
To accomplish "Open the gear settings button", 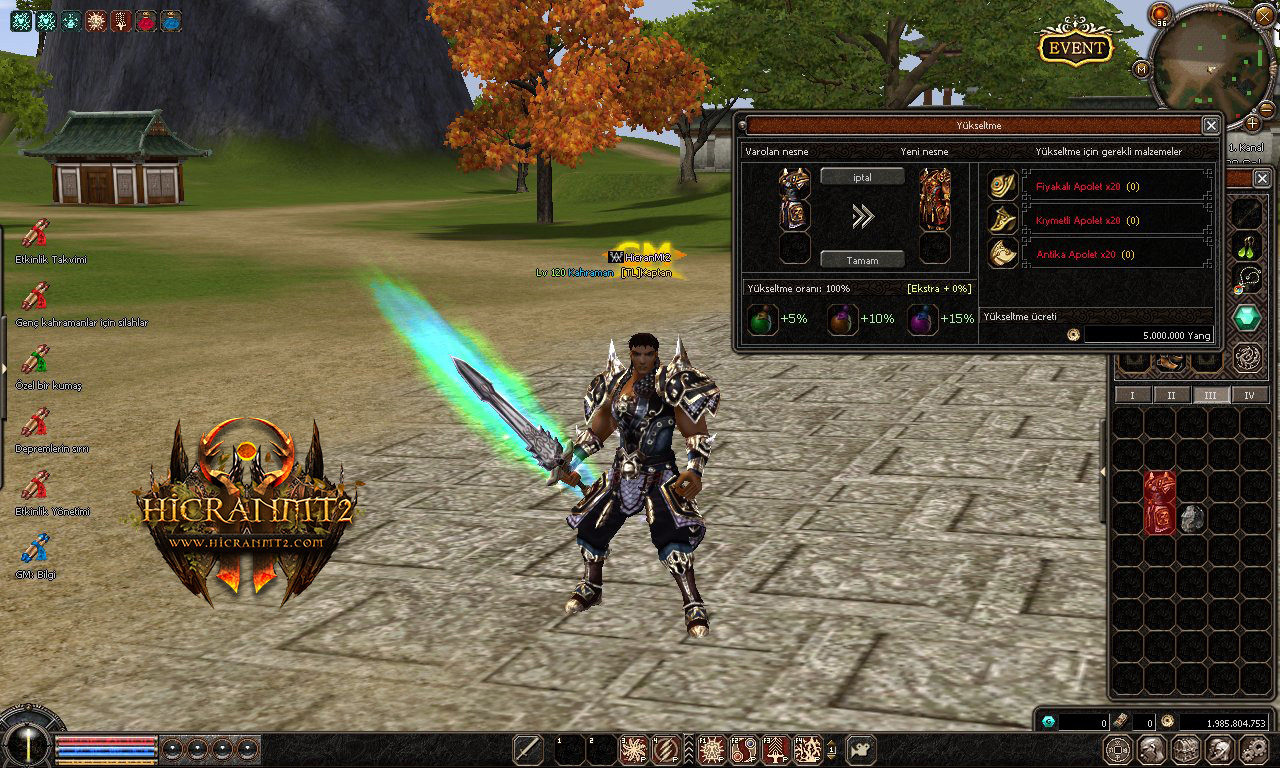I will click(1253, 749).
